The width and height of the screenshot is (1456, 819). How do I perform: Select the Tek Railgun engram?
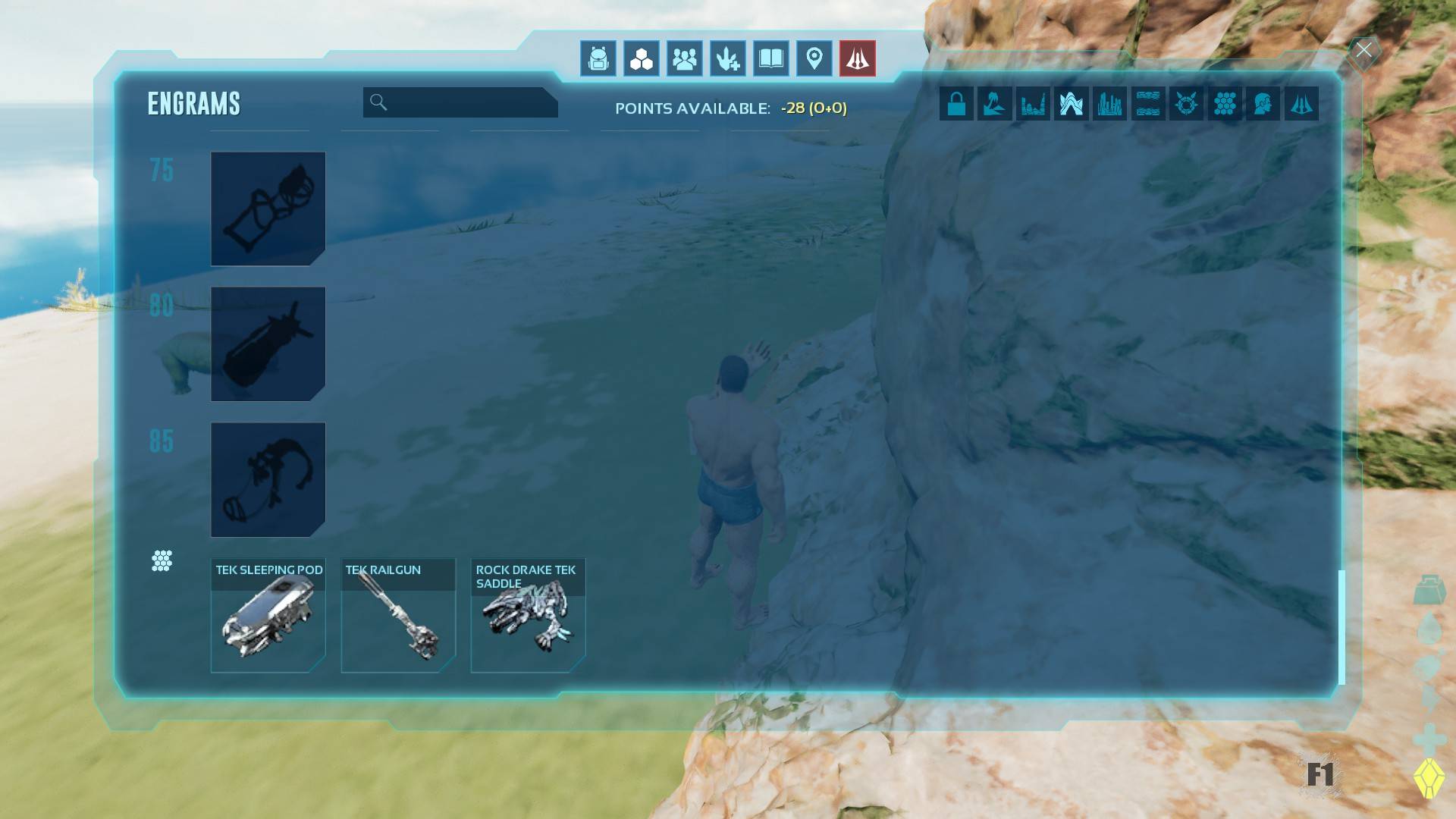click(x=398, y=616)
